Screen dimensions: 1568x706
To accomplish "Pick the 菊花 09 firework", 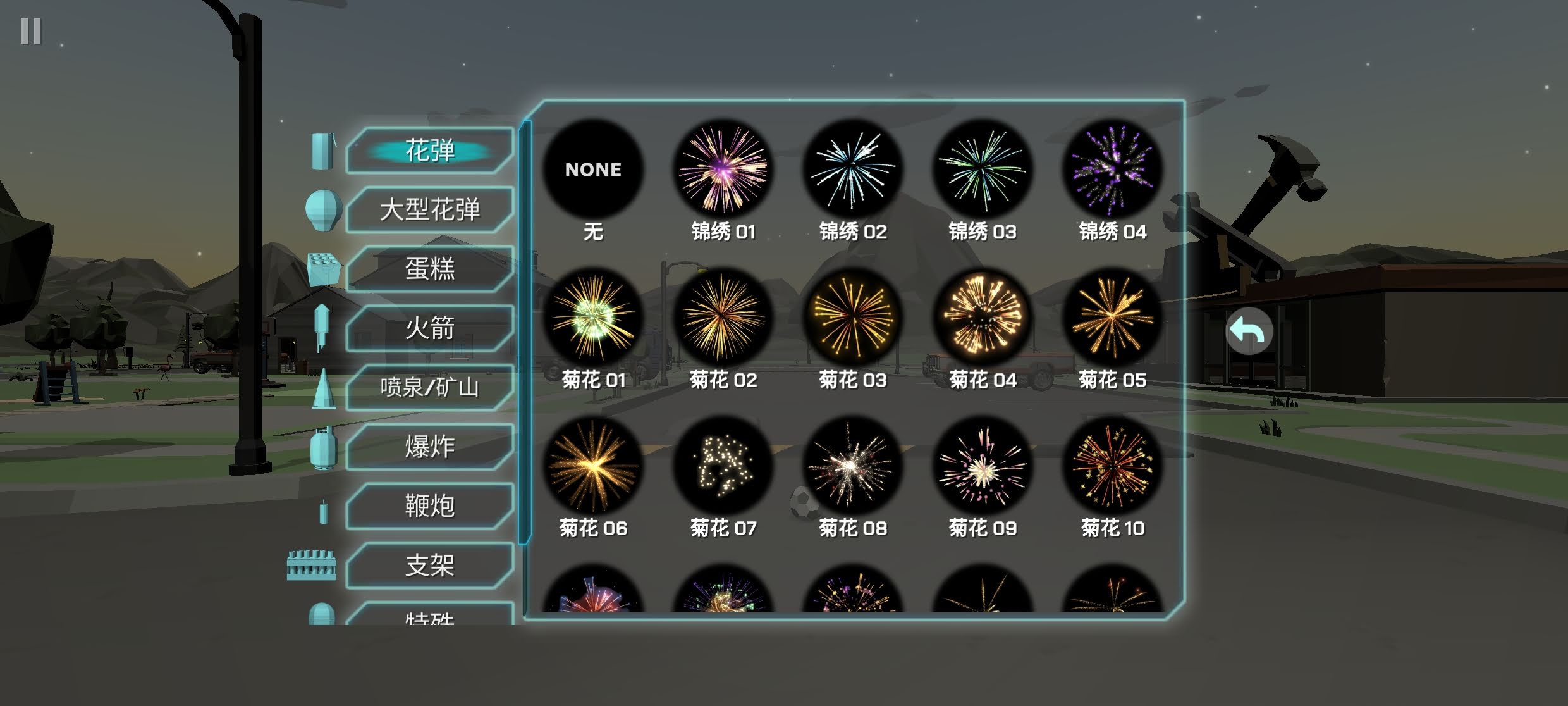I will coord(983,466).
